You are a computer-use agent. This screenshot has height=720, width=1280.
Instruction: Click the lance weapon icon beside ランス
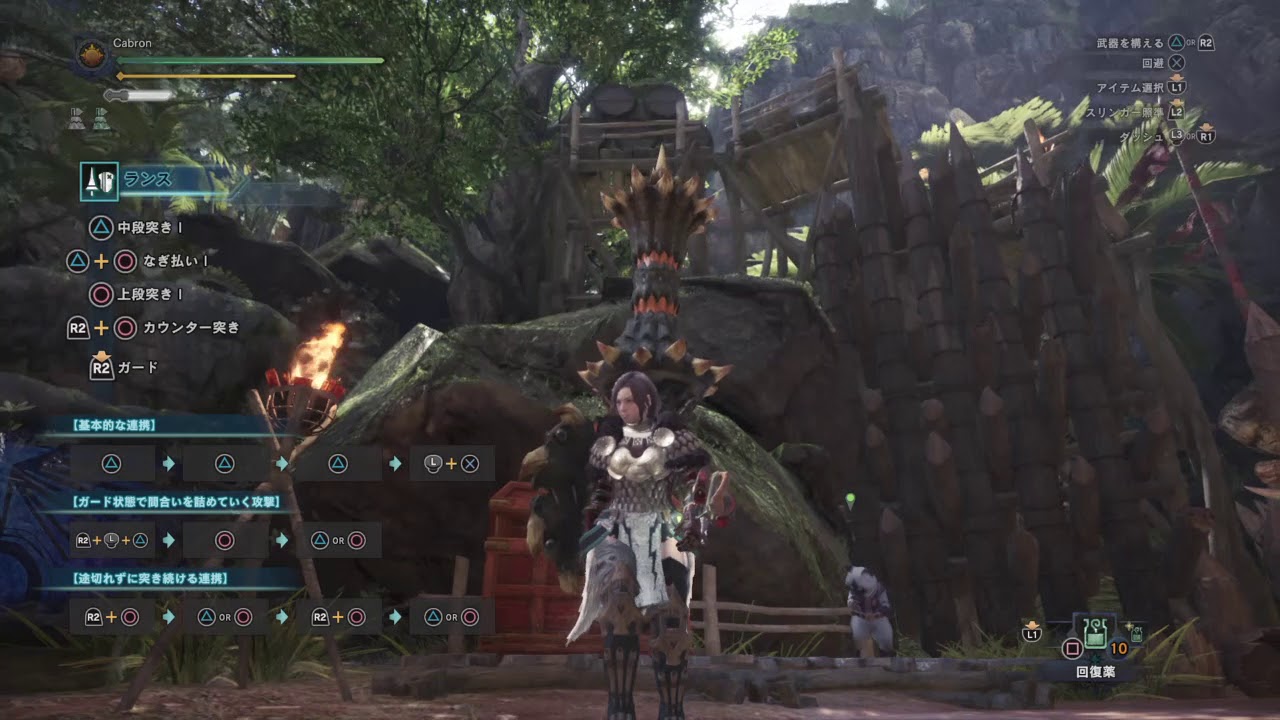[x=99, y=181]
